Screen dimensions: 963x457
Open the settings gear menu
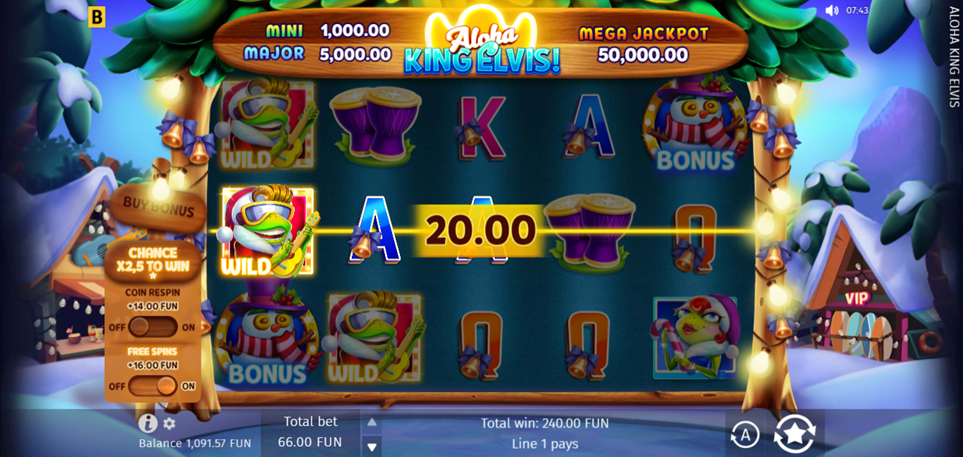point(169,423)
